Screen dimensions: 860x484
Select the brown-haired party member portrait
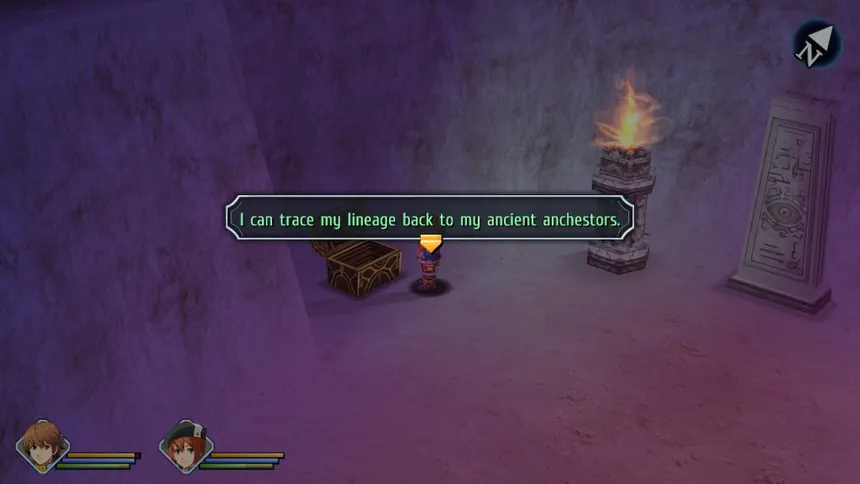click(x=43, y=446)
